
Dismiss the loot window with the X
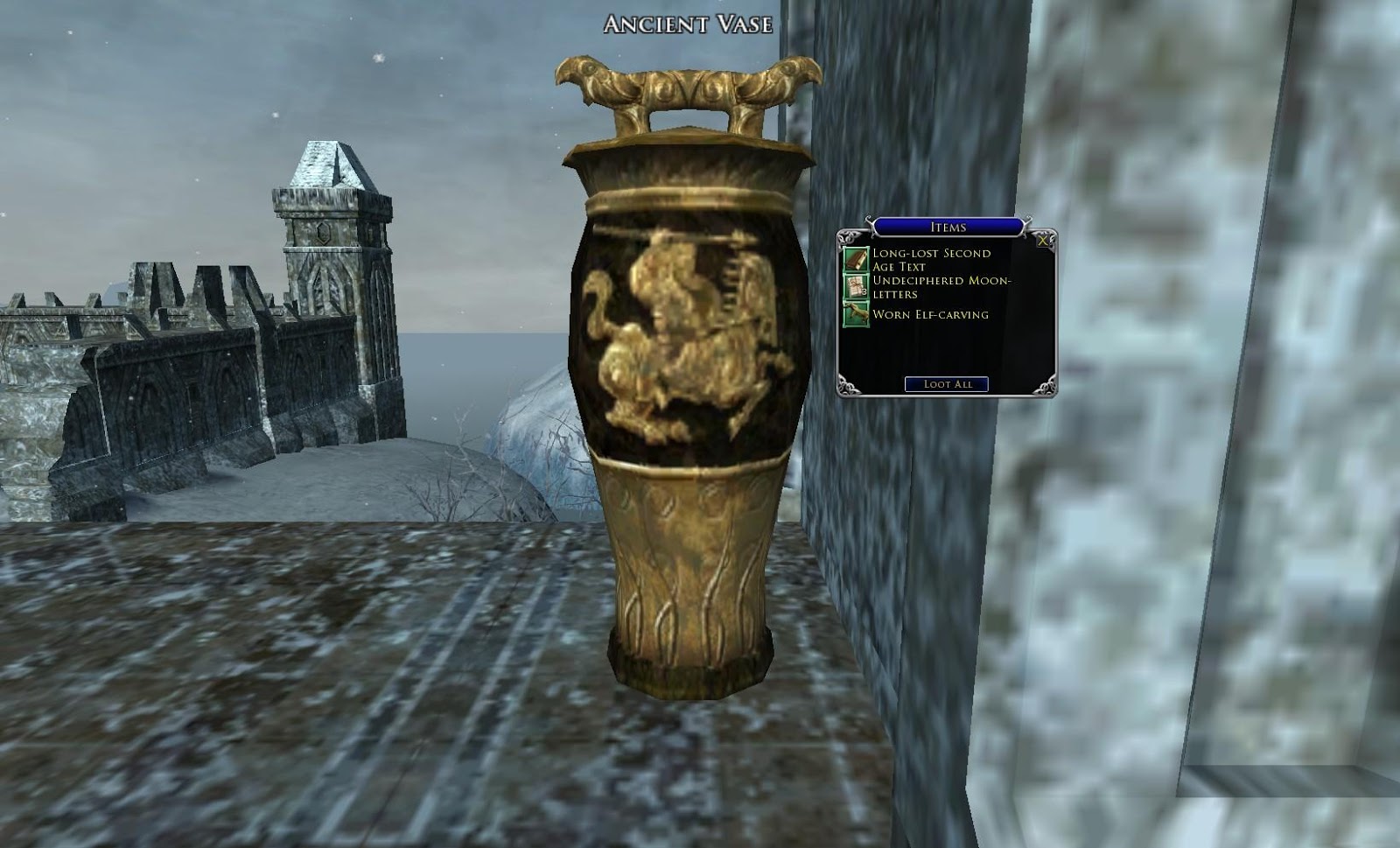[1041, 242]
